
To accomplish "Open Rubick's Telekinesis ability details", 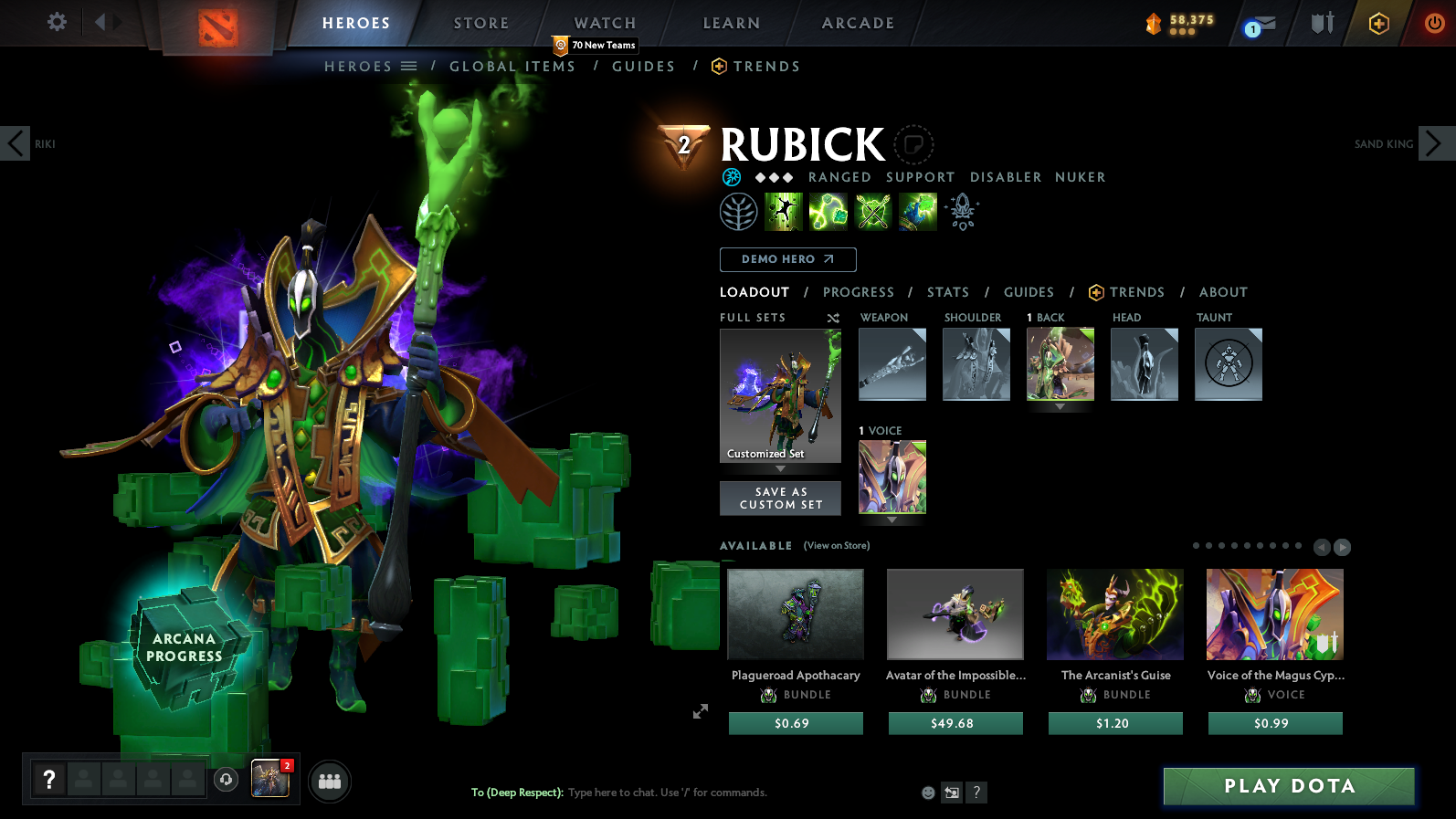I will tap(784, 211).
